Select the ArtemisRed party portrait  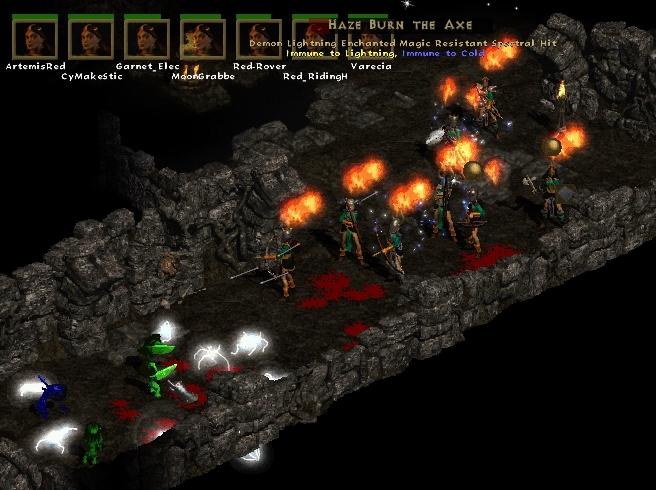click(34, 39)
